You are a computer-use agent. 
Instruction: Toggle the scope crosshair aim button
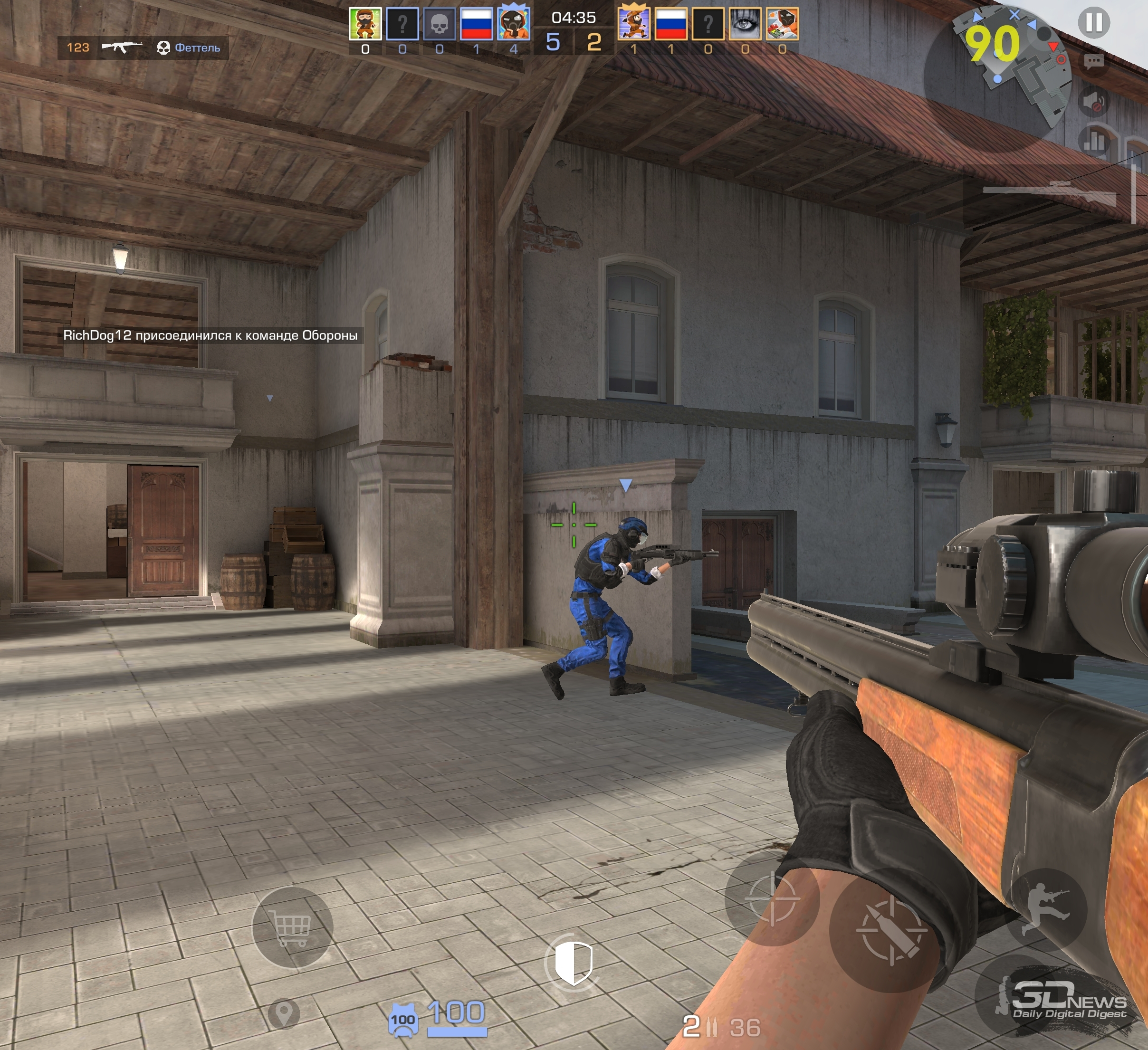coord(772,898)
